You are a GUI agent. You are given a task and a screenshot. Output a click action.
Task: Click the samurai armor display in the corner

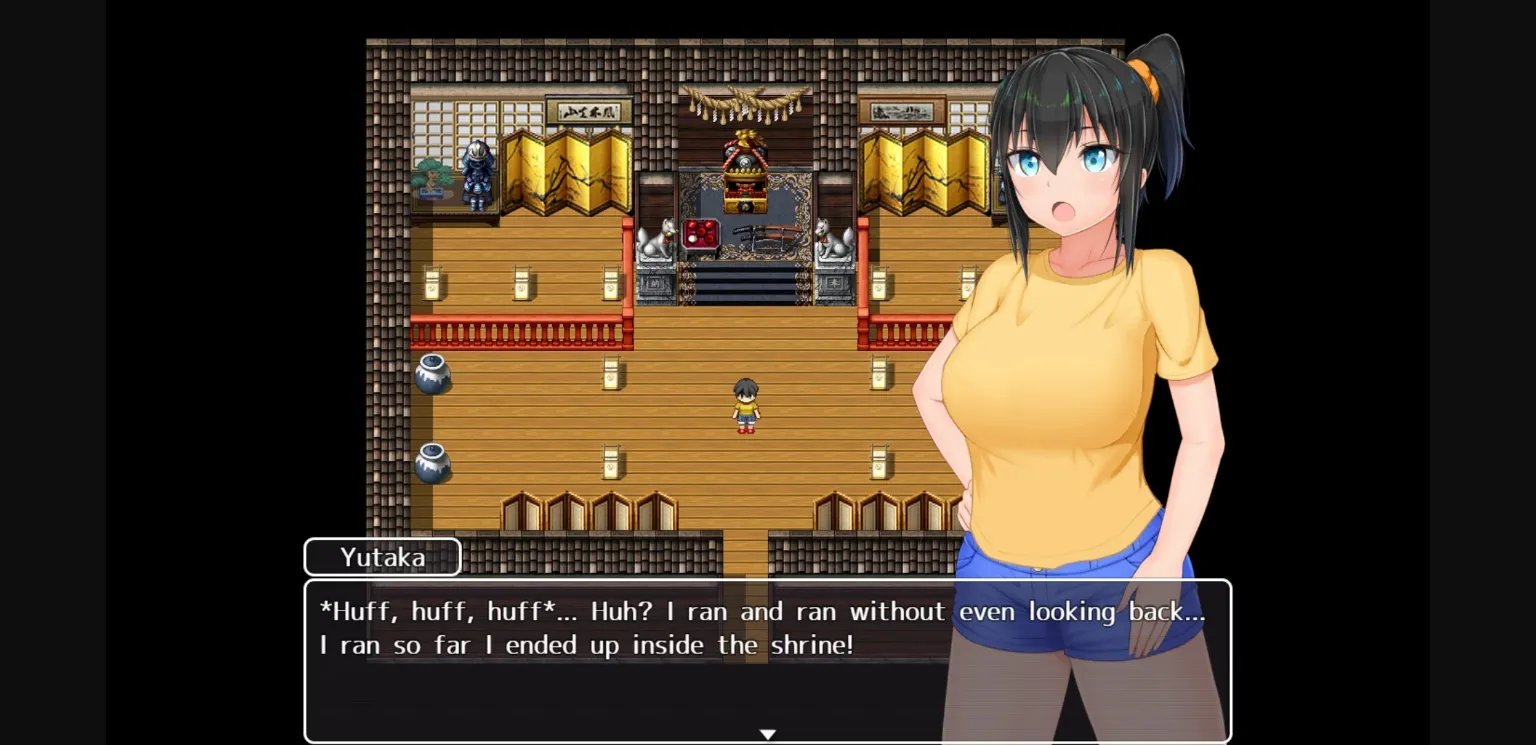pos(475,175)
